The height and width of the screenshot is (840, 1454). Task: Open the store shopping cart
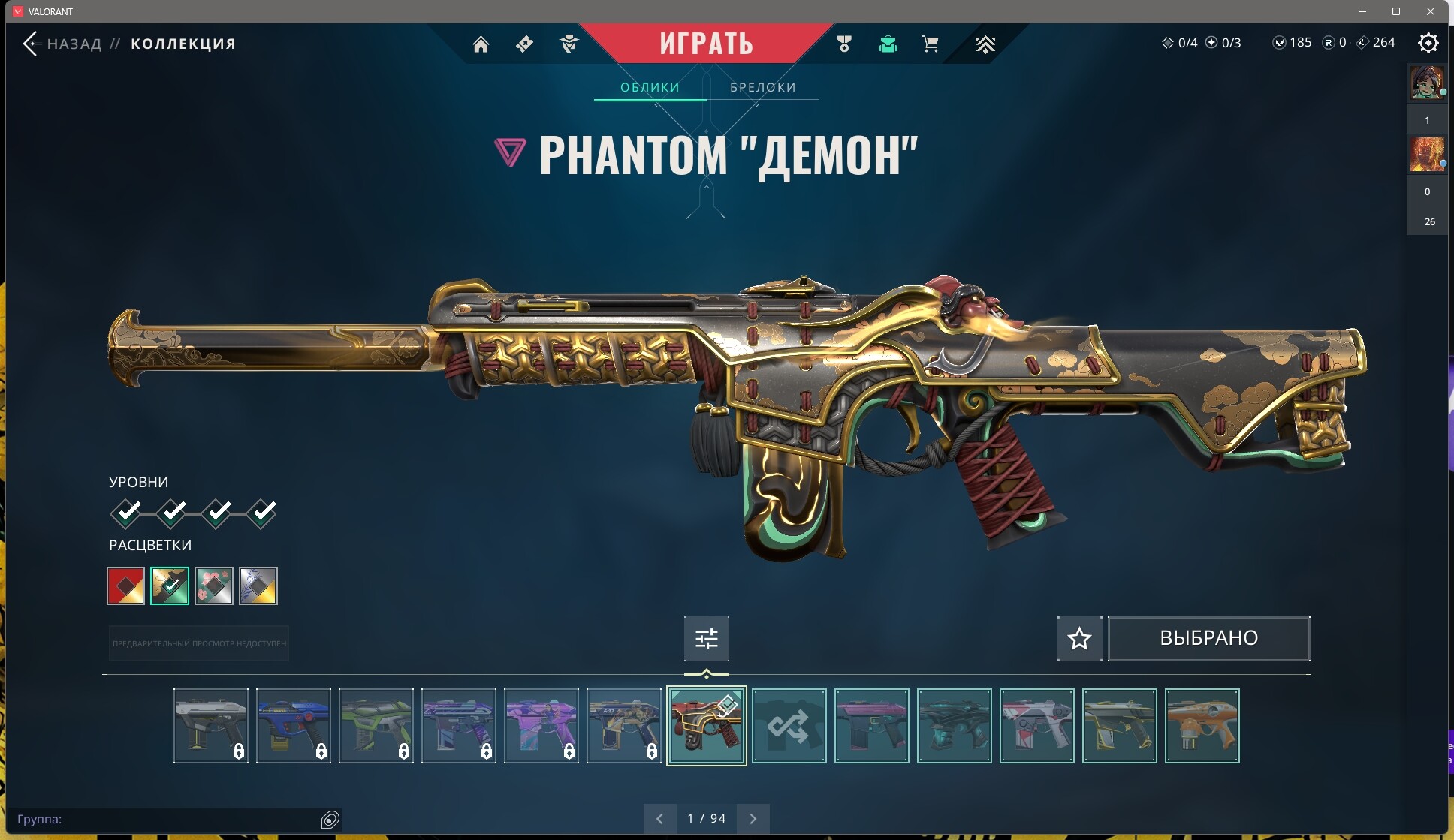(x=930, y=44)
